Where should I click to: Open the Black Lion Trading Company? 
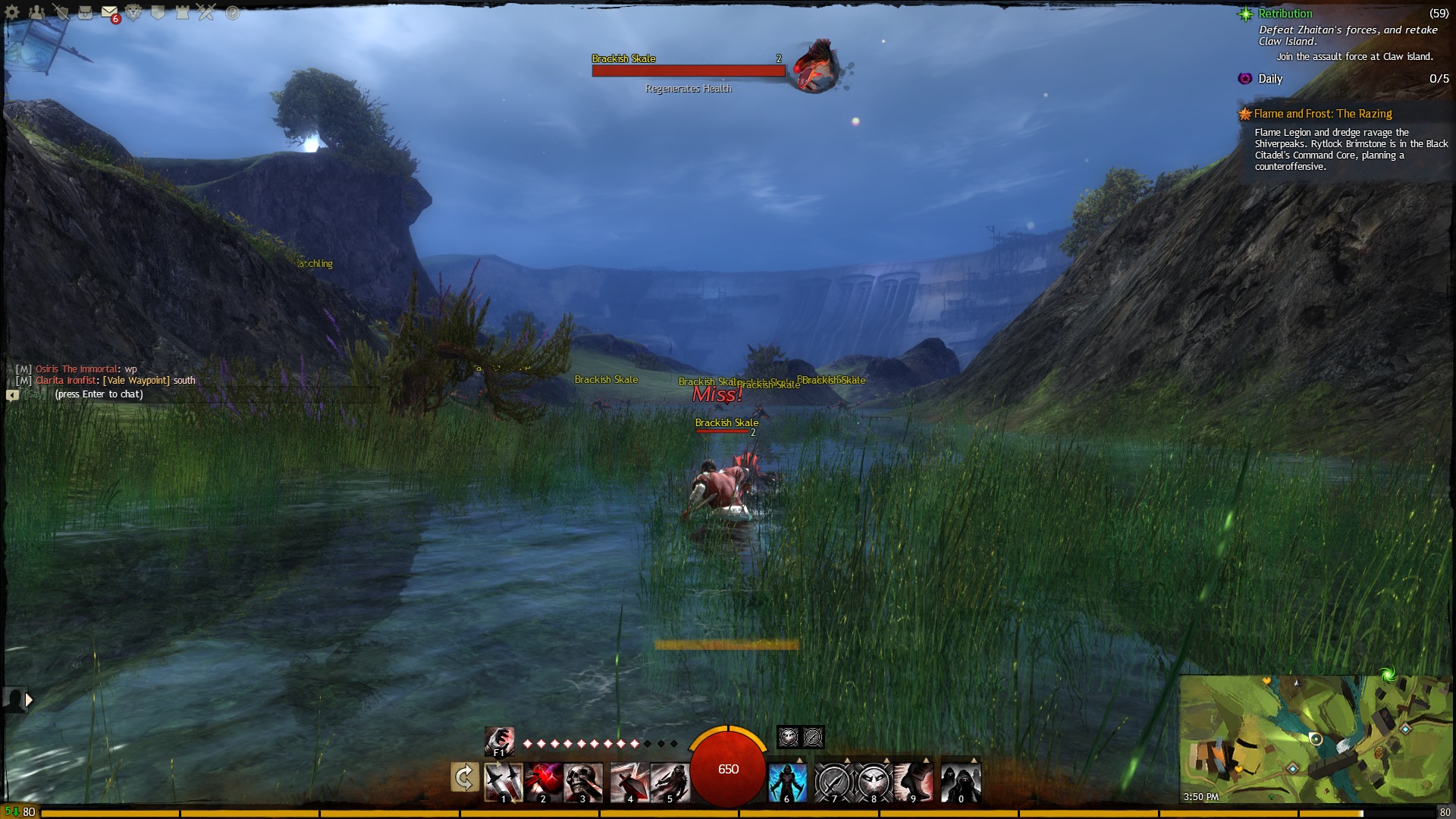pos(134,13)
